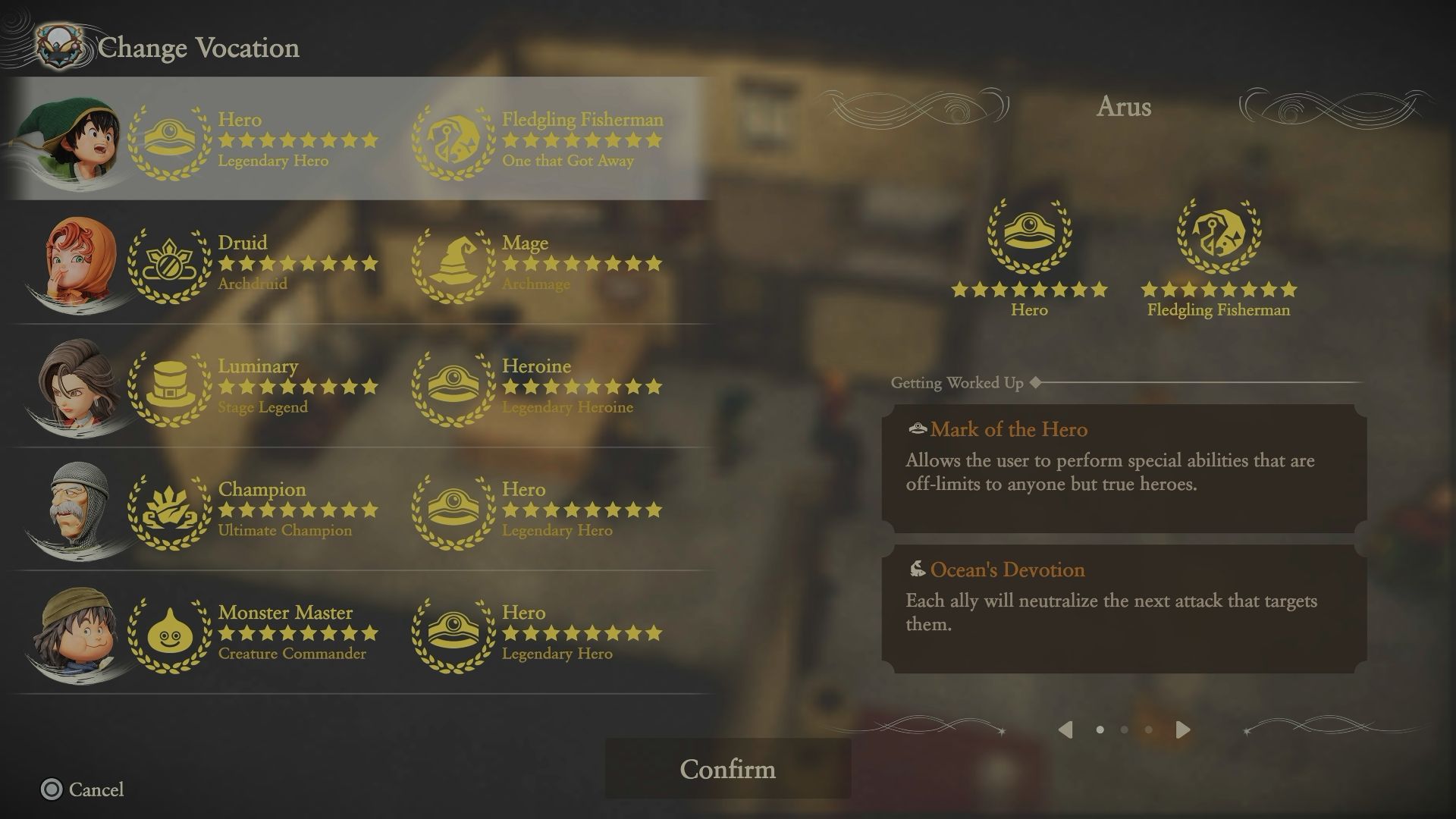The height and width of the screenshot is (819, 1456).
Task: Click the Cancel option
Action: 82,789
